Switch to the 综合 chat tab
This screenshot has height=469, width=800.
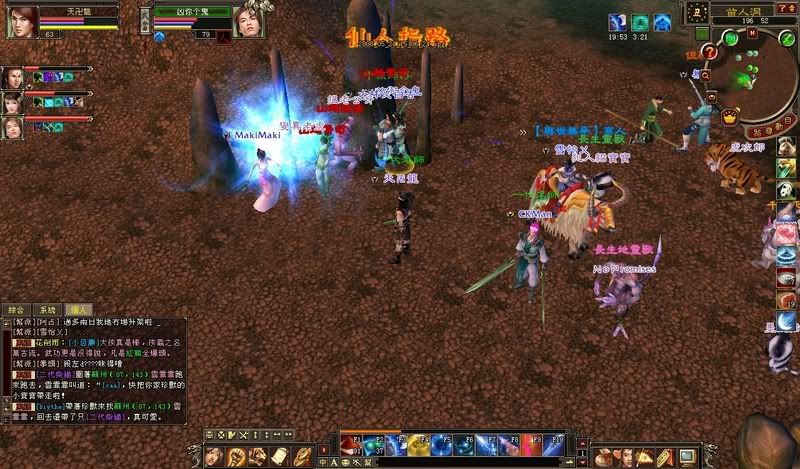click(x=17, y=310)
